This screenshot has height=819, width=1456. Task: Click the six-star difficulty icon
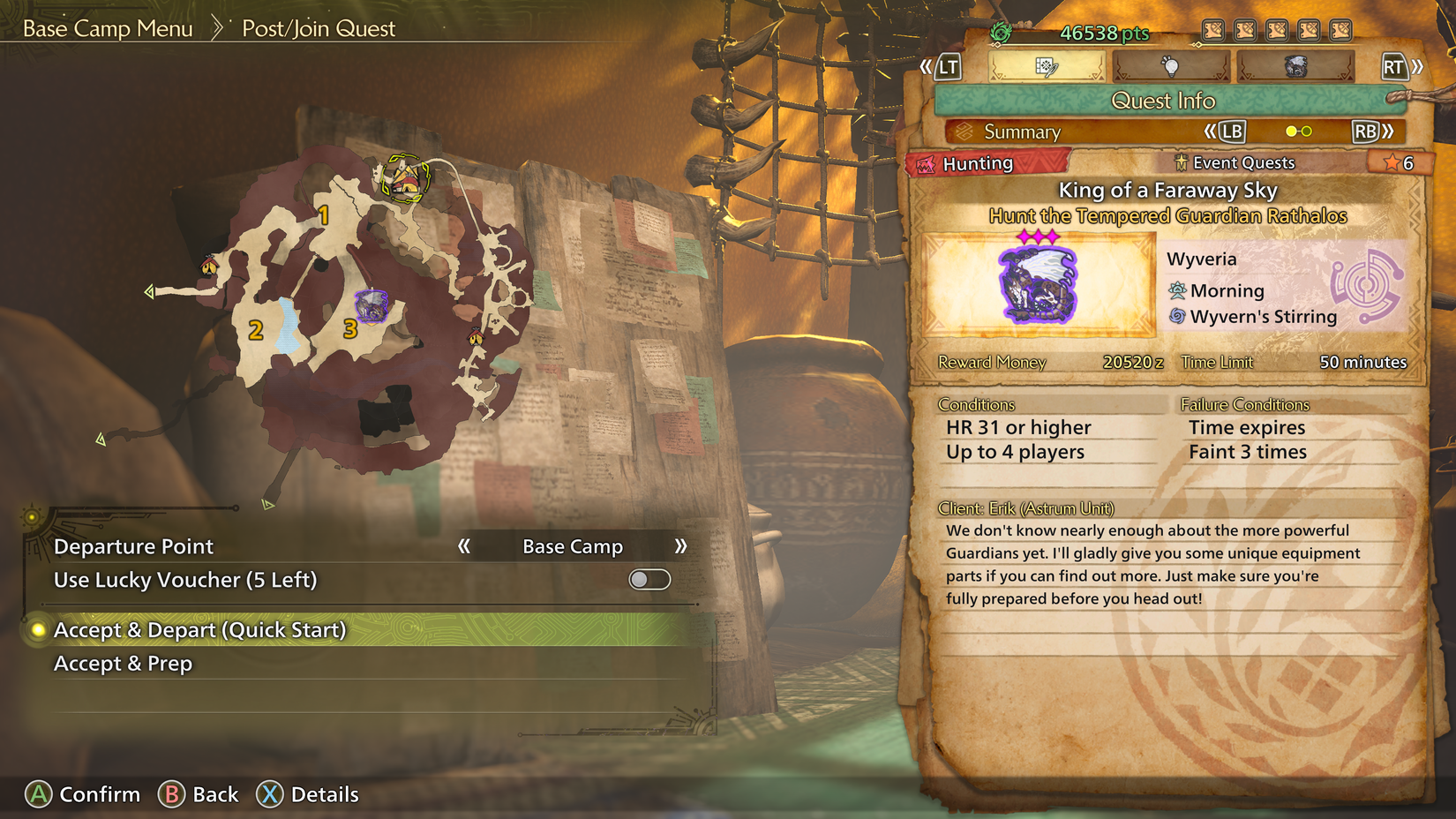click(1400, 162)
